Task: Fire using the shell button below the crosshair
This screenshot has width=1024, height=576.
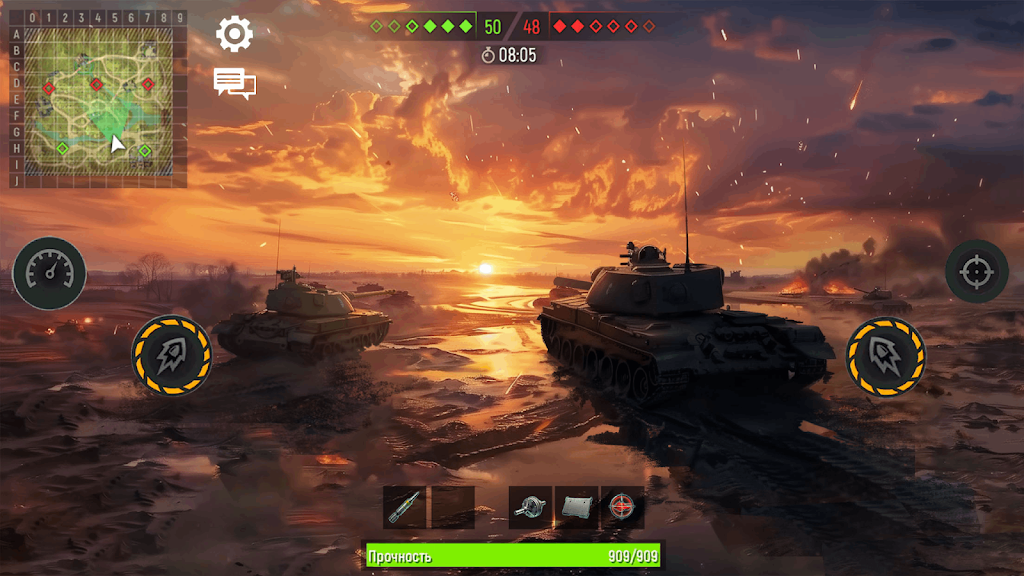Action: tap(885, 356)
